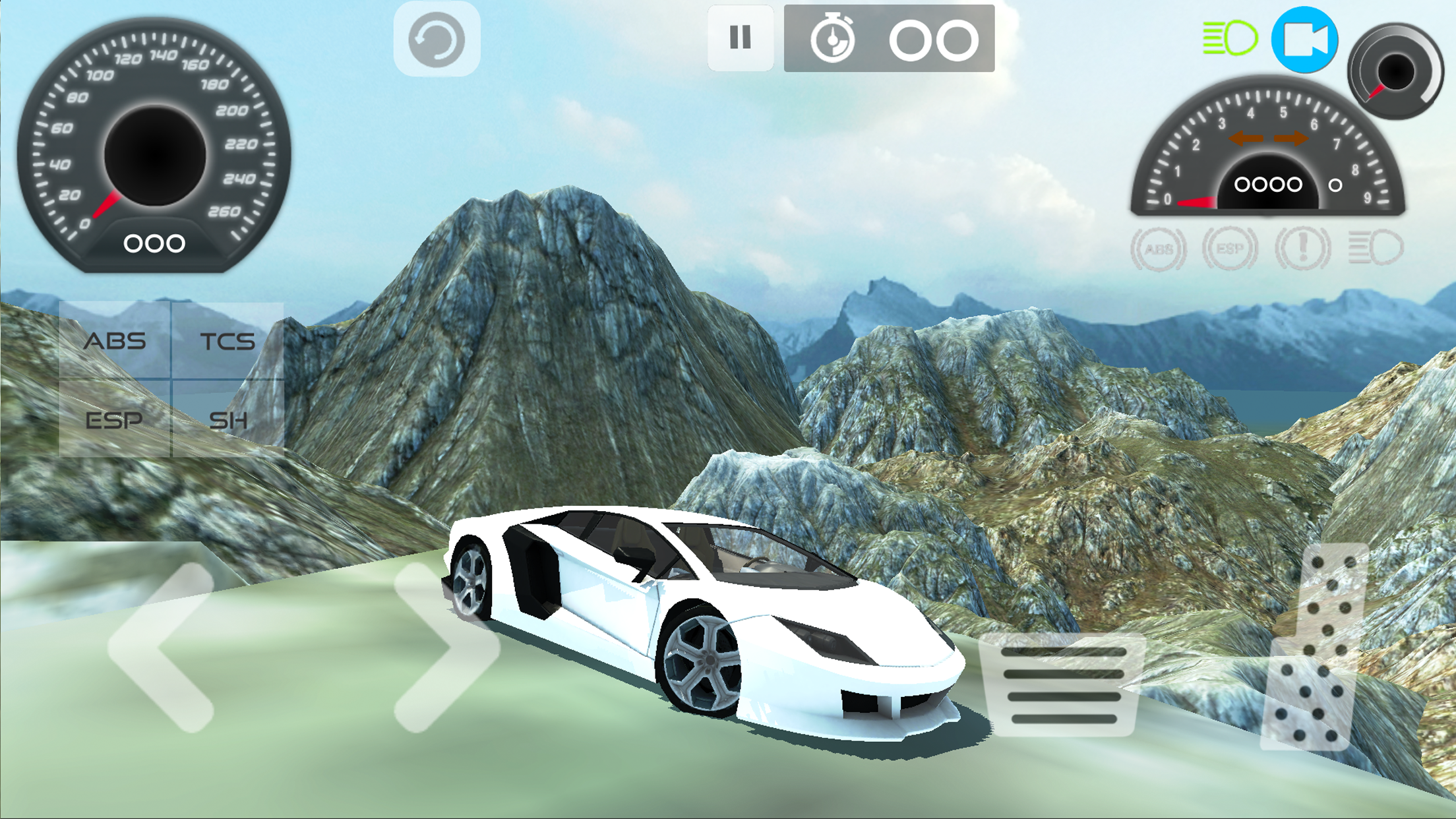Viewport: 1456px width, 819px height.
Task: Pause the game
Action: coord(740,38)
